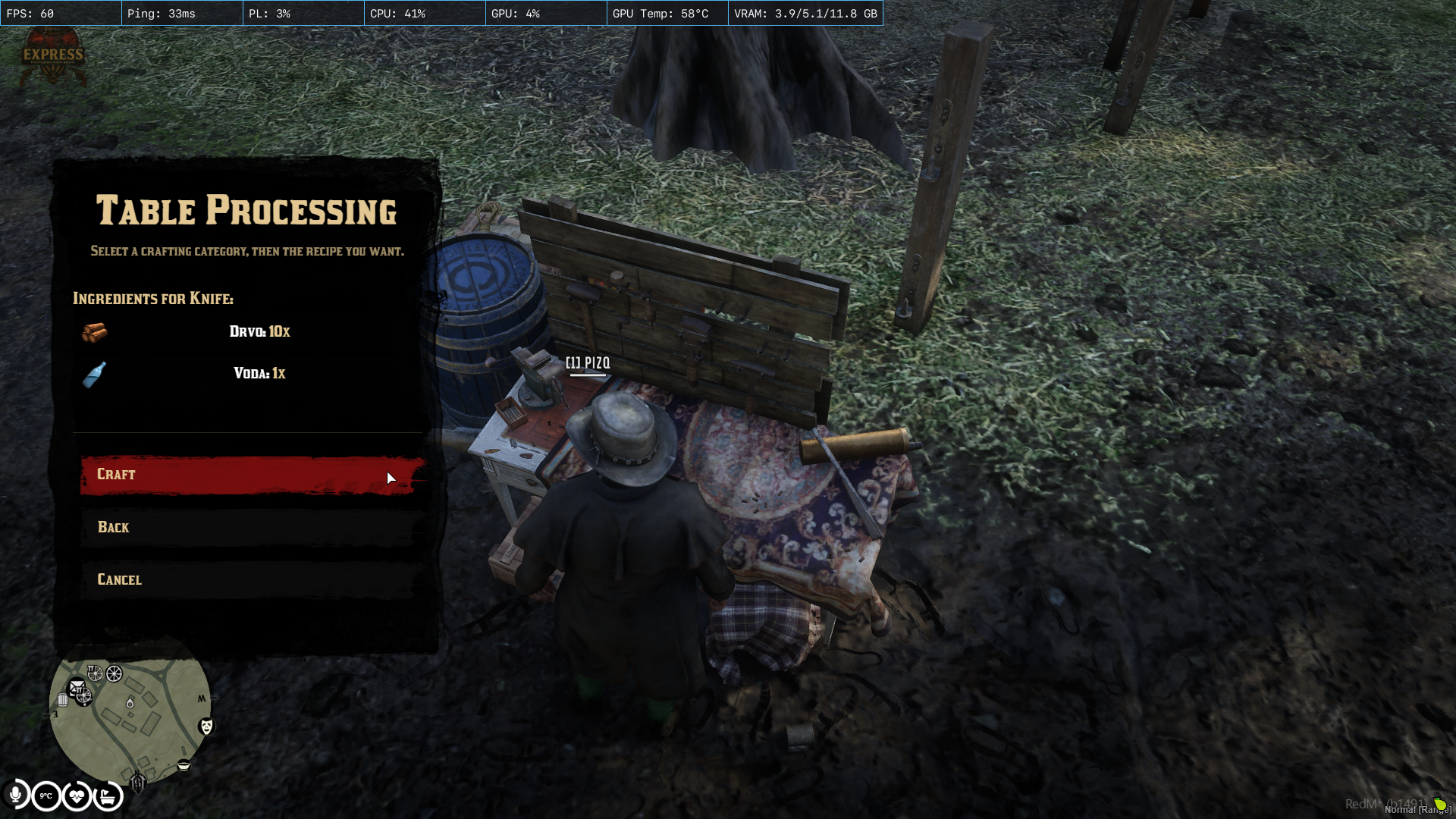Select the theater mask marker on minimap
This screenshot has width=1456, height=819.
[206, 726]
